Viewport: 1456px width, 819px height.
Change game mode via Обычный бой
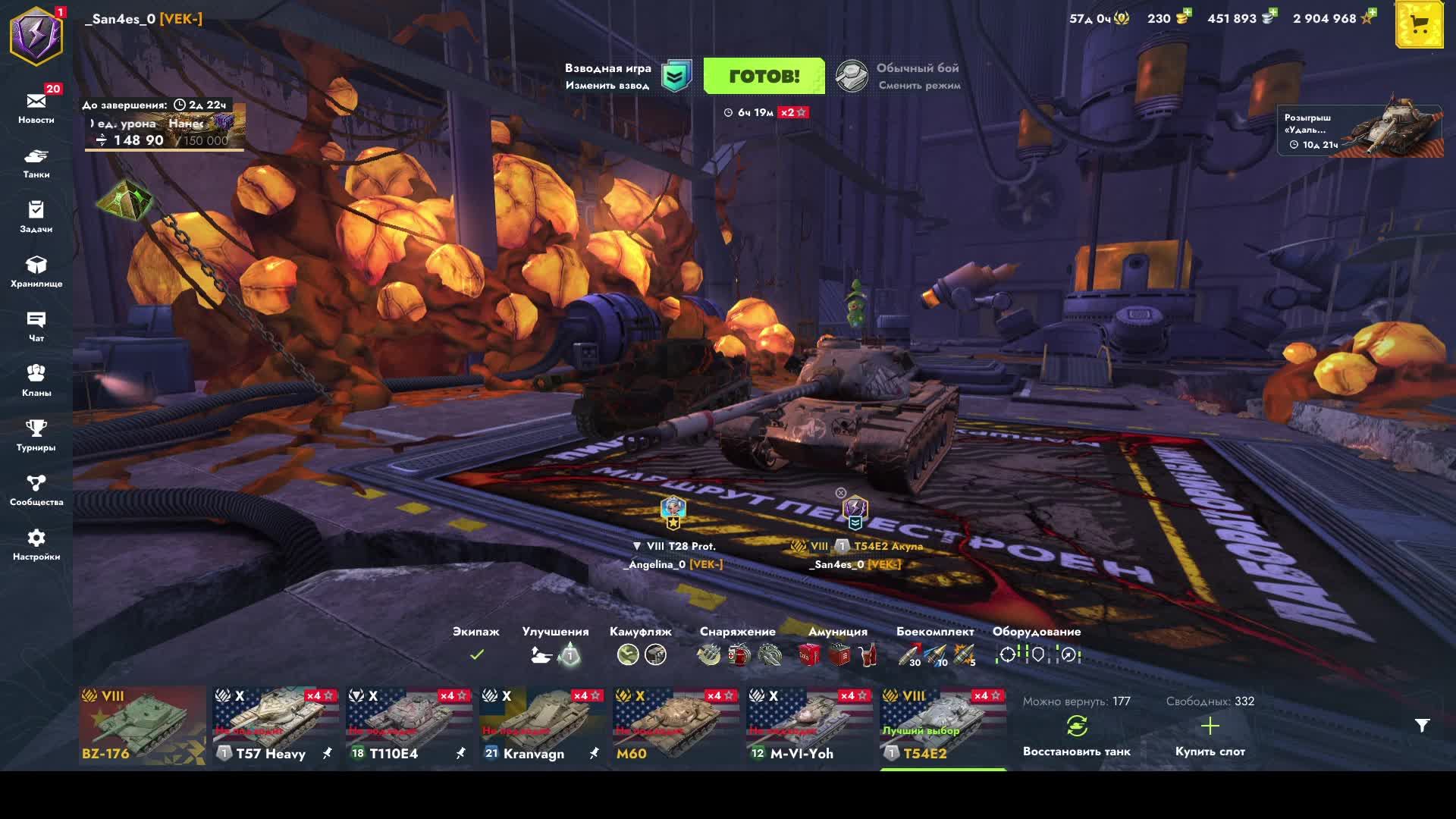(x=899, y=76)
